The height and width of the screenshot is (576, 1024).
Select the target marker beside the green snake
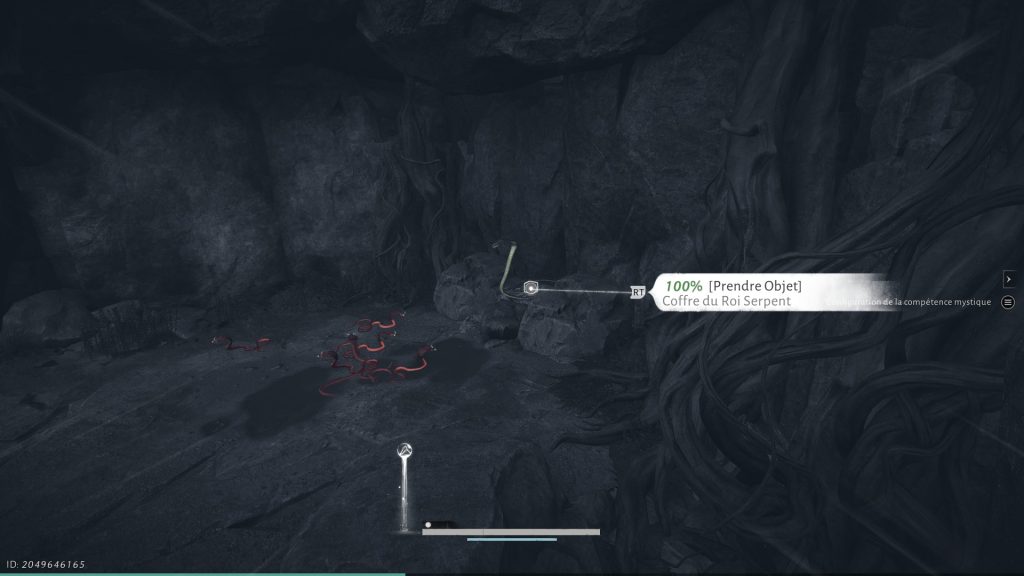532,288
